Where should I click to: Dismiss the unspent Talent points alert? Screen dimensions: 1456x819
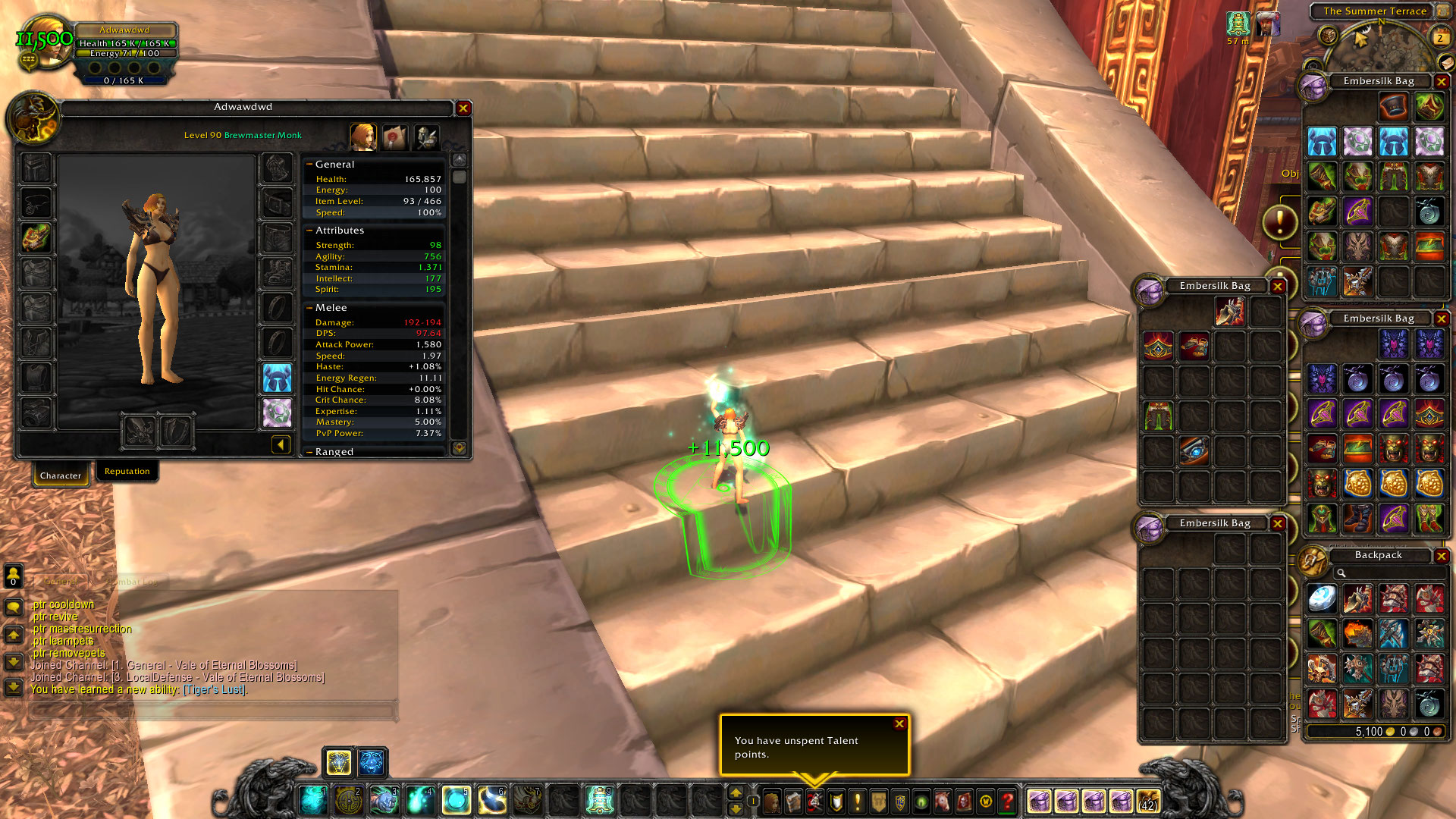[x=899, y=723]
